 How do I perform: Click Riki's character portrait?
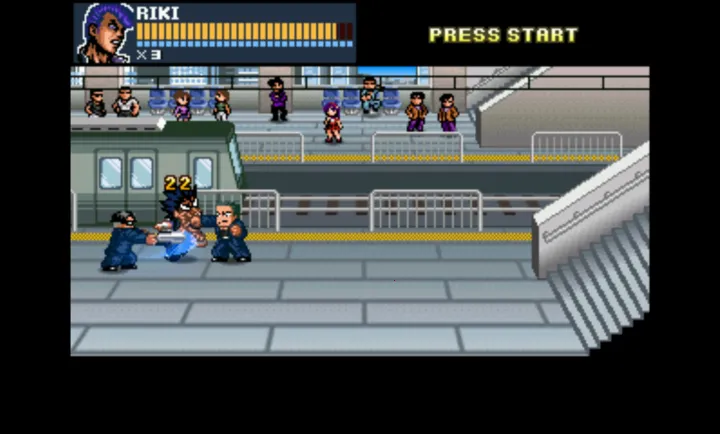(103, 33)
